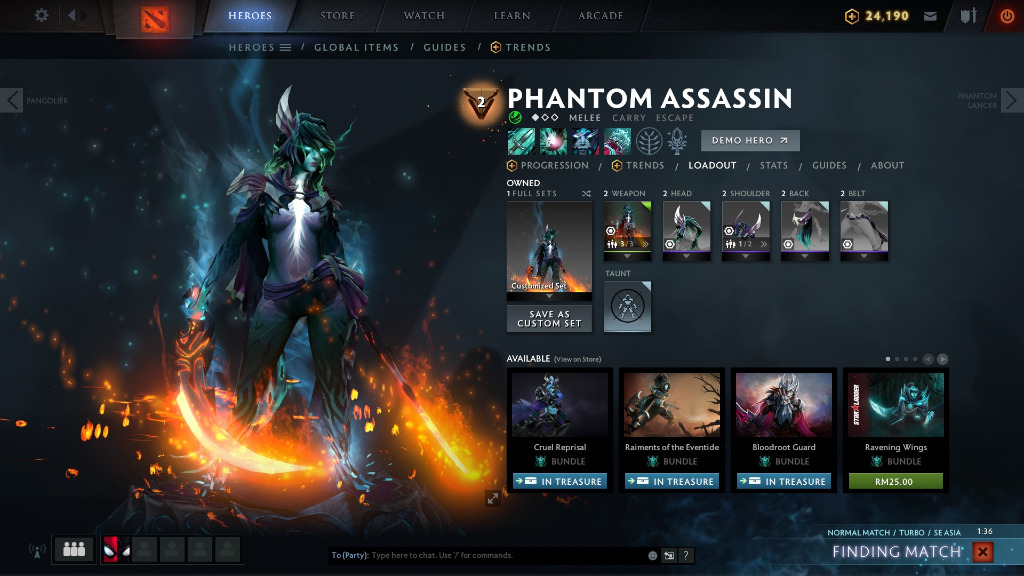This screenshot has width=1024, height=576.
Task: Cancel finding match
Action: pyautogui.click(x=983, y=552)
